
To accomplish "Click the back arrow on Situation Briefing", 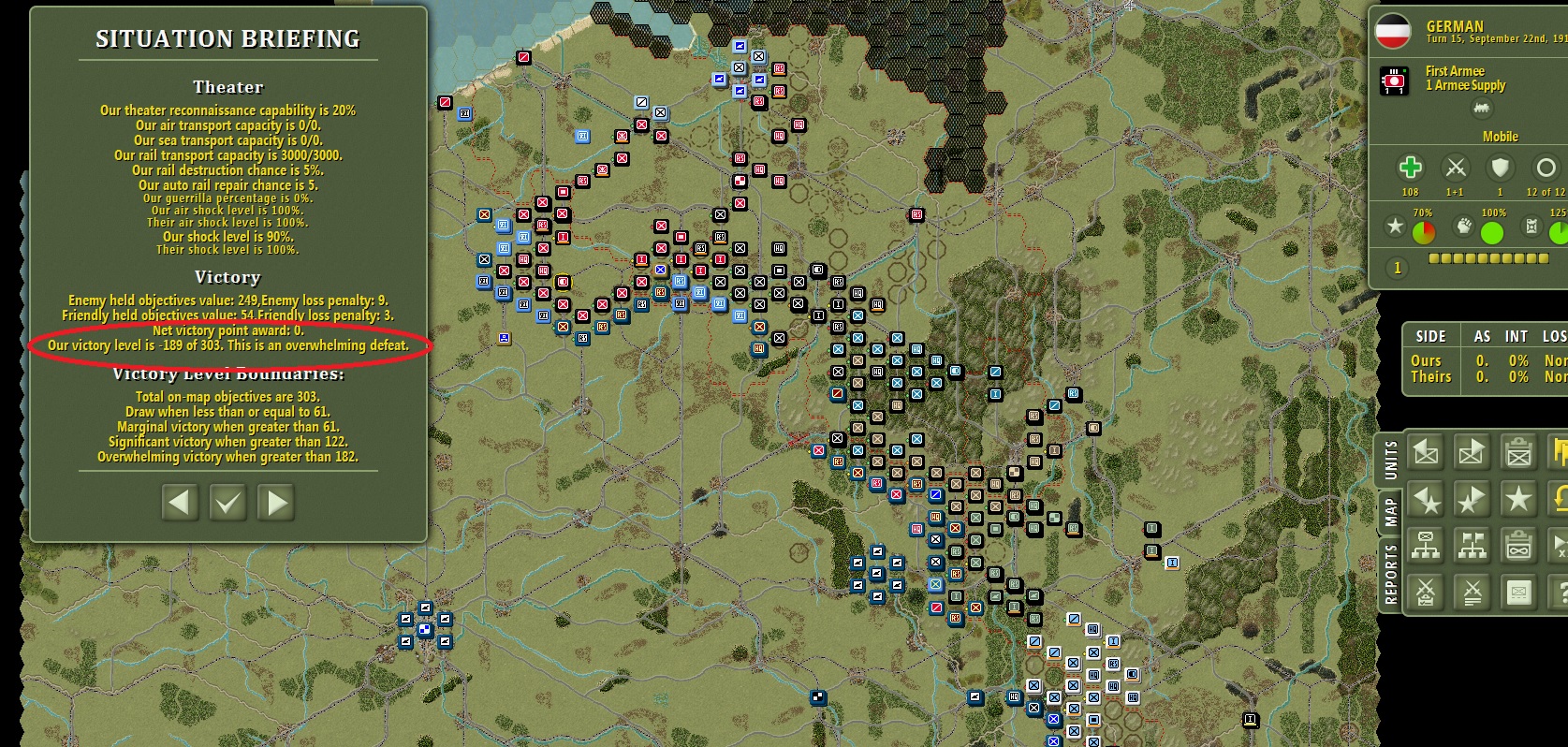I will tap(179, 503).
